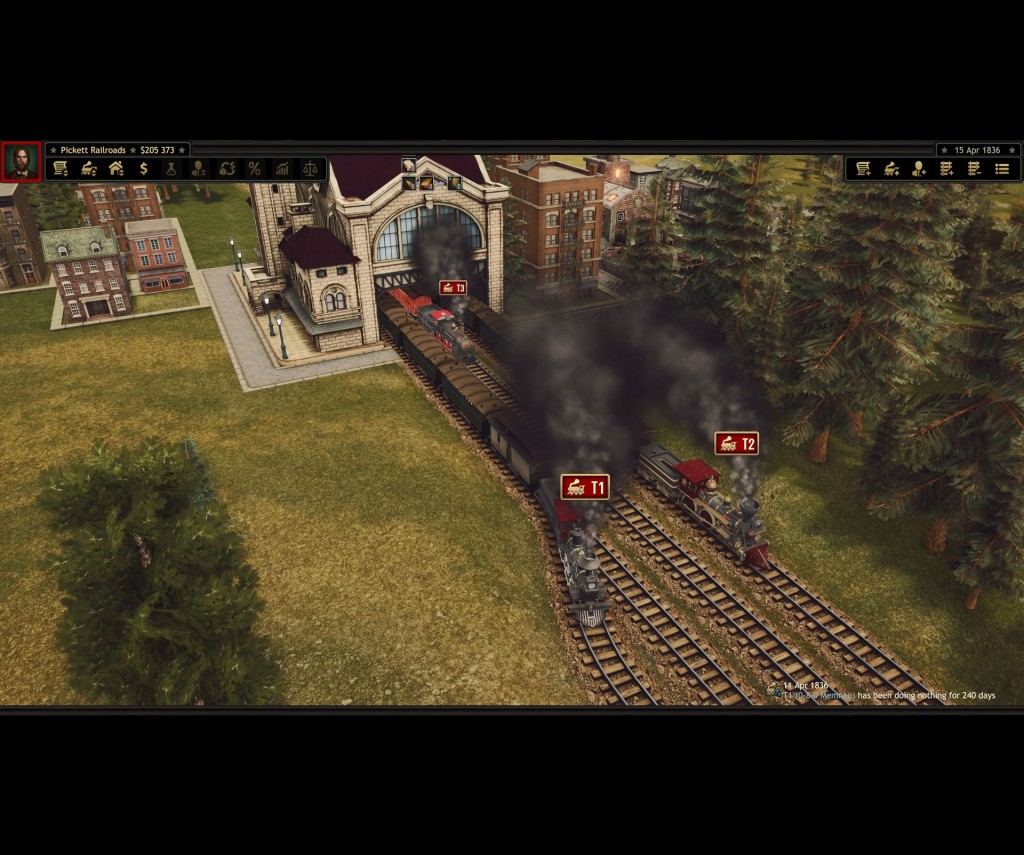
Task: Open the money exchange arrows panel
Action: (x=227, y=169)
